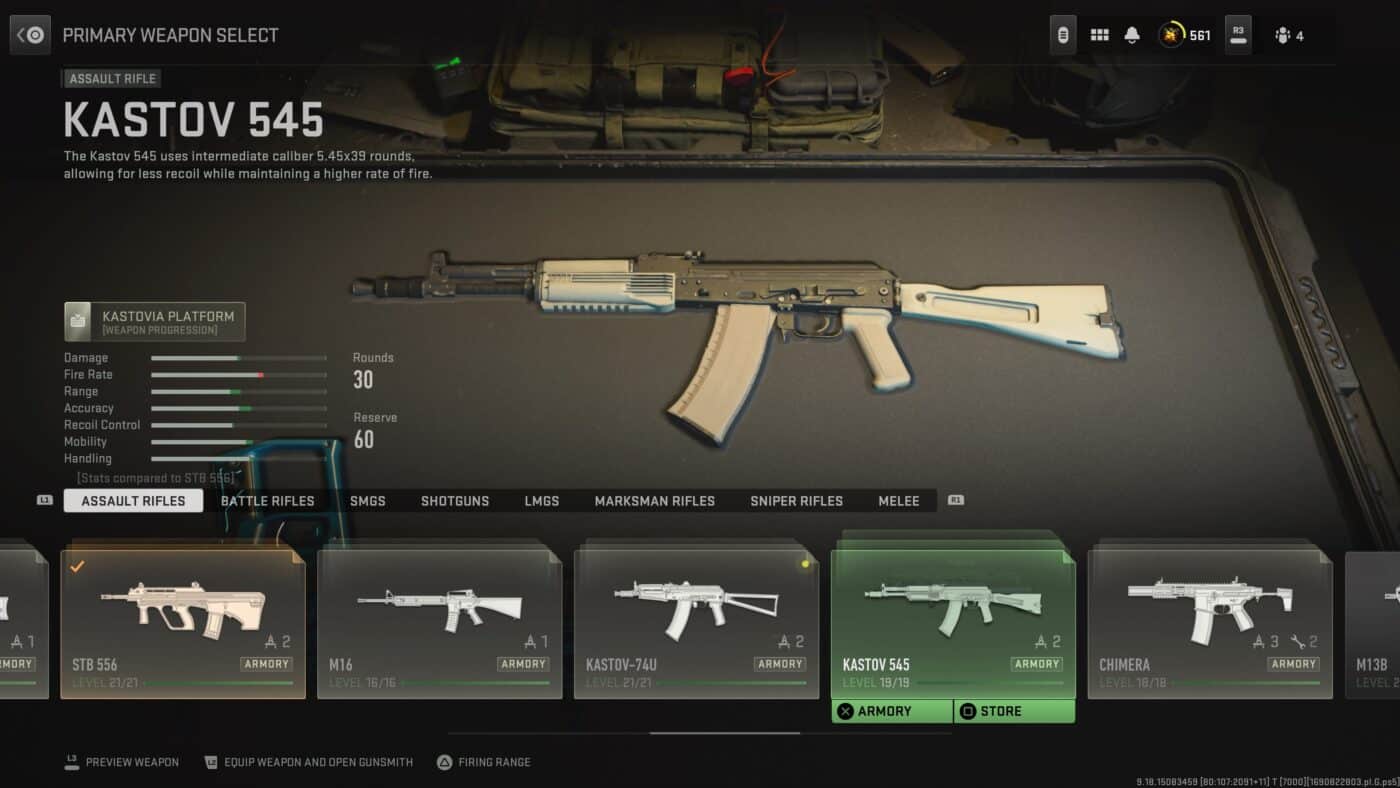Open the channels grid icon

(x=1098, y=34)
